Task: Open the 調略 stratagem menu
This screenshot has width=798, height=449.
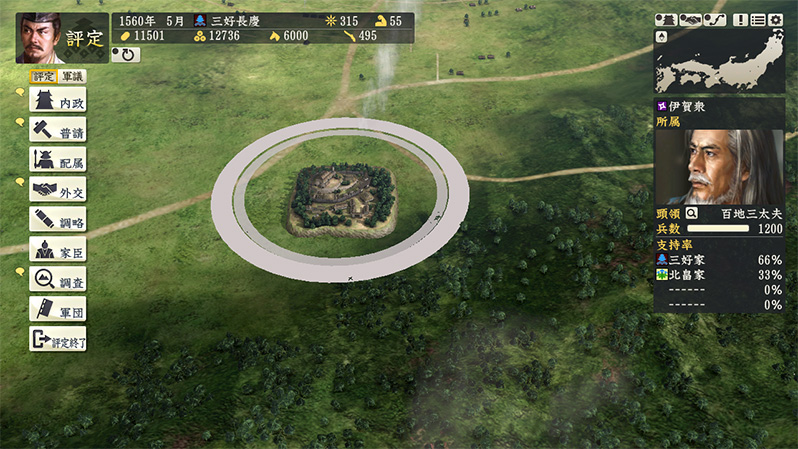Action: tap(58, 219)
